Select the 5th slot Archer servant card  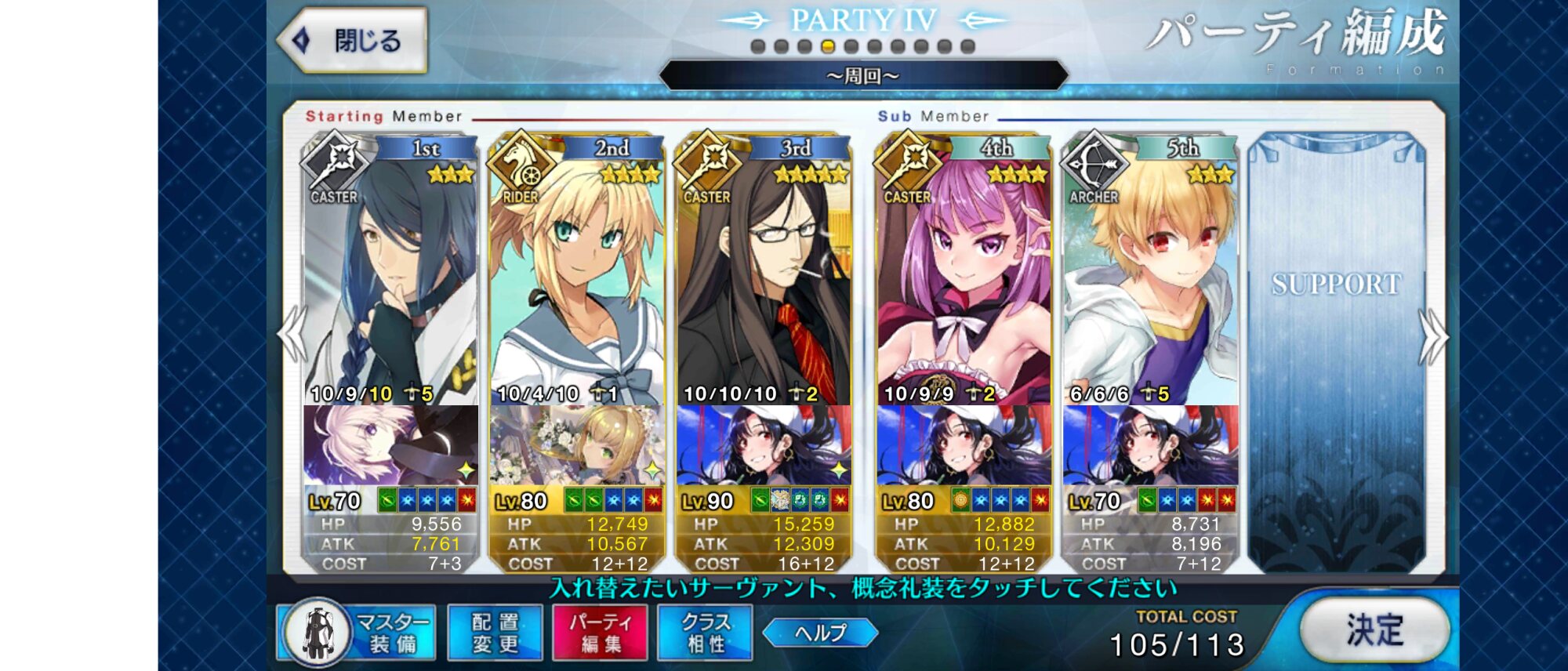(1150, 274)
